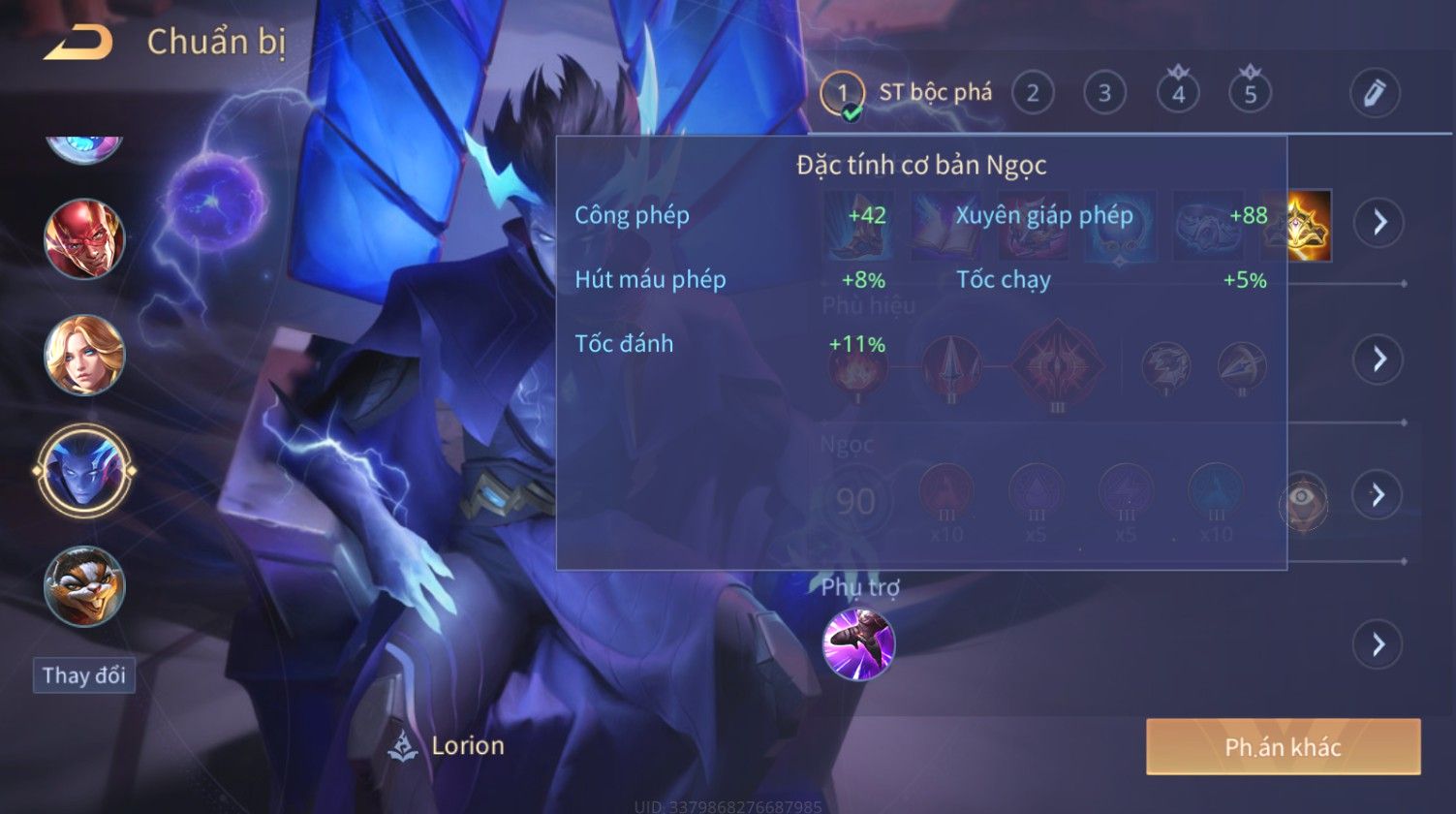Select the Lorion hero portrait
The image size is (1456, 814).
(84, 471)
